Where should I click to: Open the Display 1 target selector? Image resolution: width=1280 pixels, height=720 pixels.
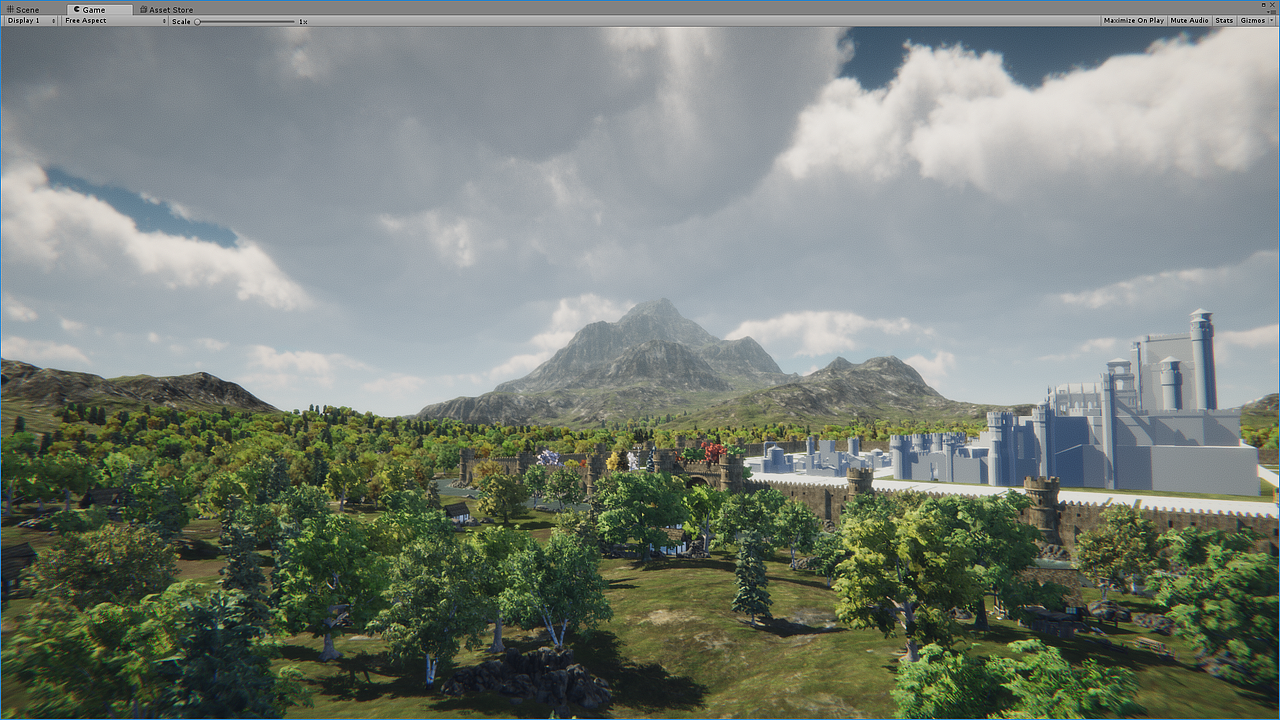click(x=30, y=20)
